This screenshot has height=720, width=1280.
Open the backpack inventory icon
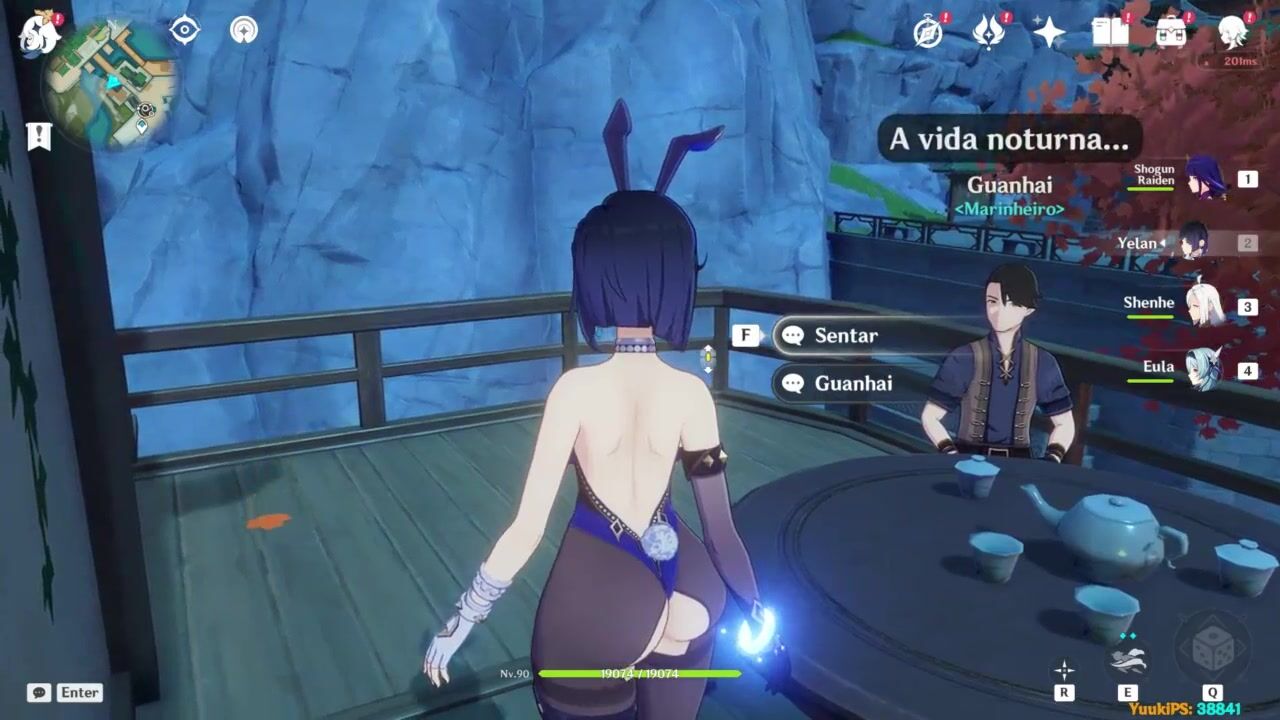tap(1171, 33)
